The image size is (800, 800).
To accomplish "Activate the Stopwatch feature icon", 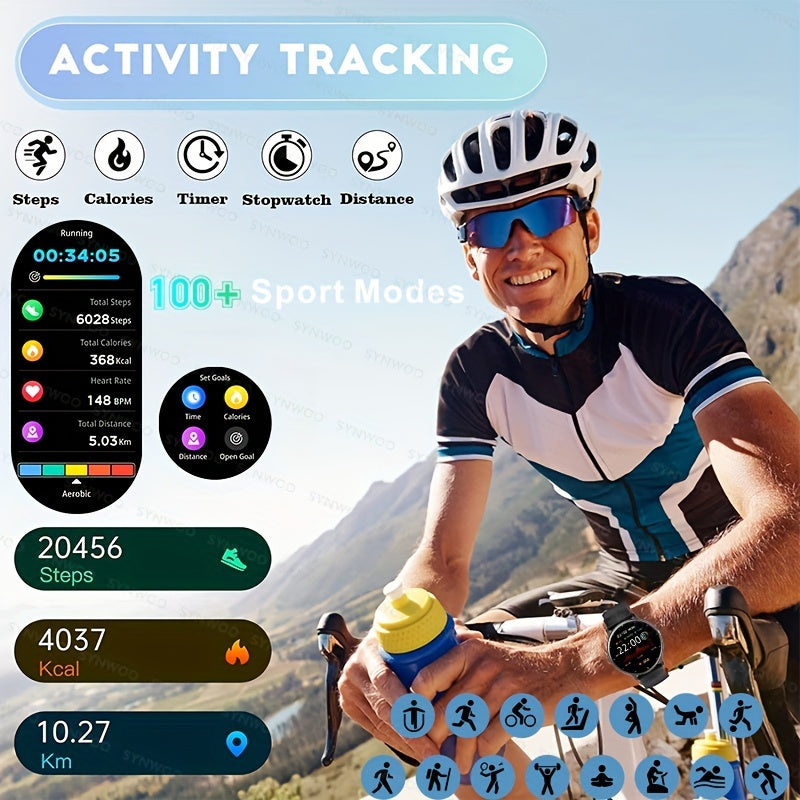I will 286,156.
